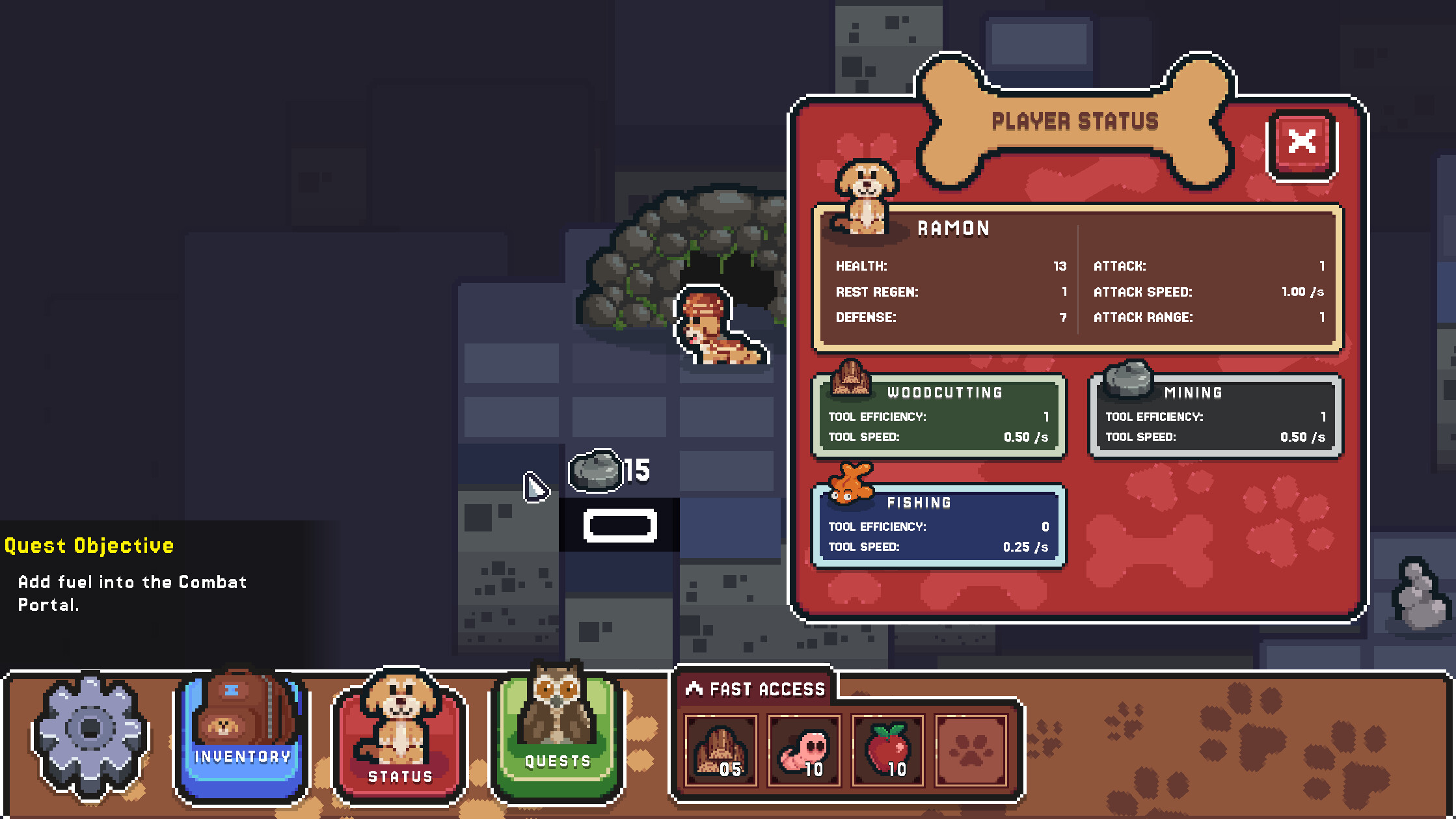Select the worm bait in Fast Access
The image size is (1456, 819).
click(804, 751)
